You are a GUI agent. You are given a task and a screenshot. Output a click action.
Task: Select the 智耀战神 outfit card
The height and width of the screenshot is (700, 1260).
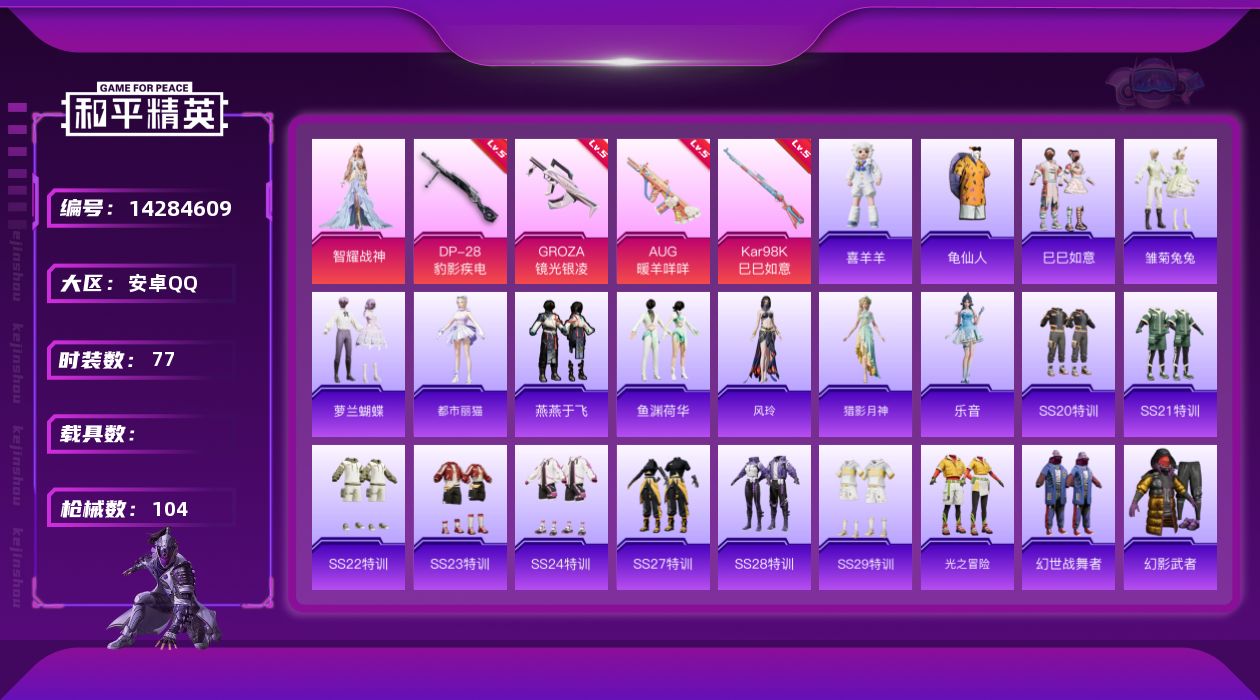click(x=358, y=211)
